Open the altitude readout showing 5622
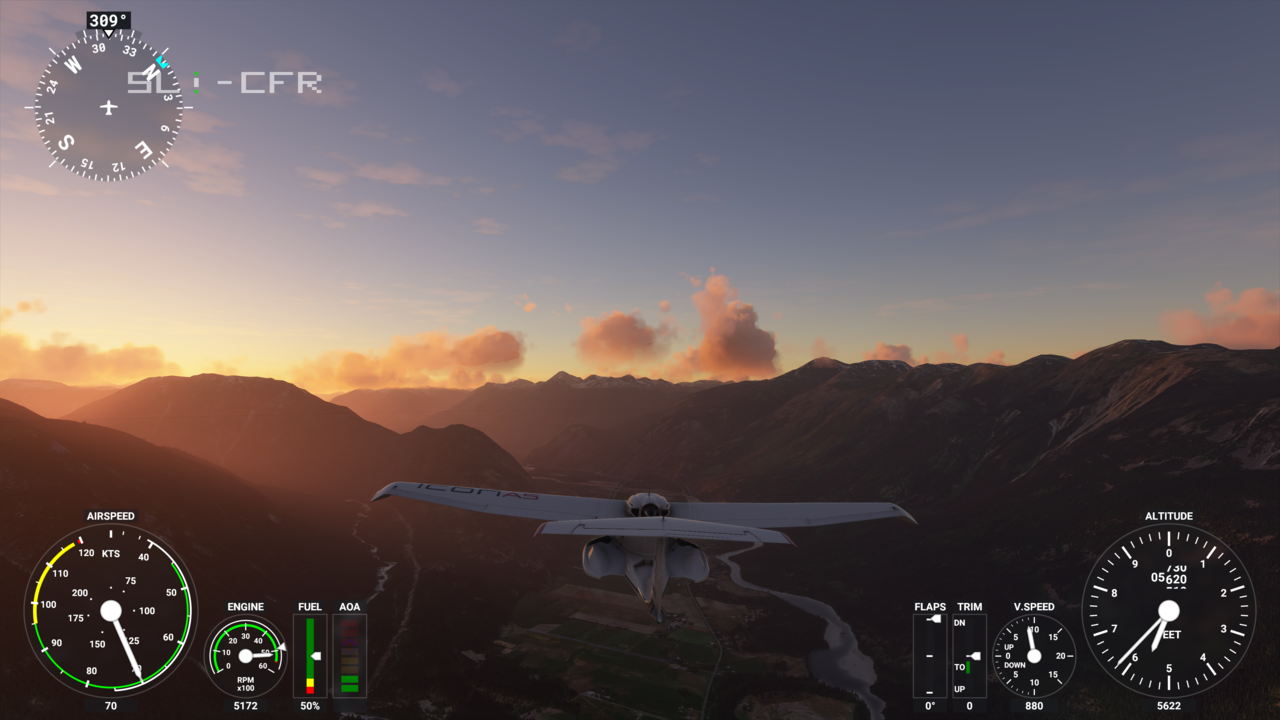The width and height of the screenshot is (1280, 720). click(1170, 704)
